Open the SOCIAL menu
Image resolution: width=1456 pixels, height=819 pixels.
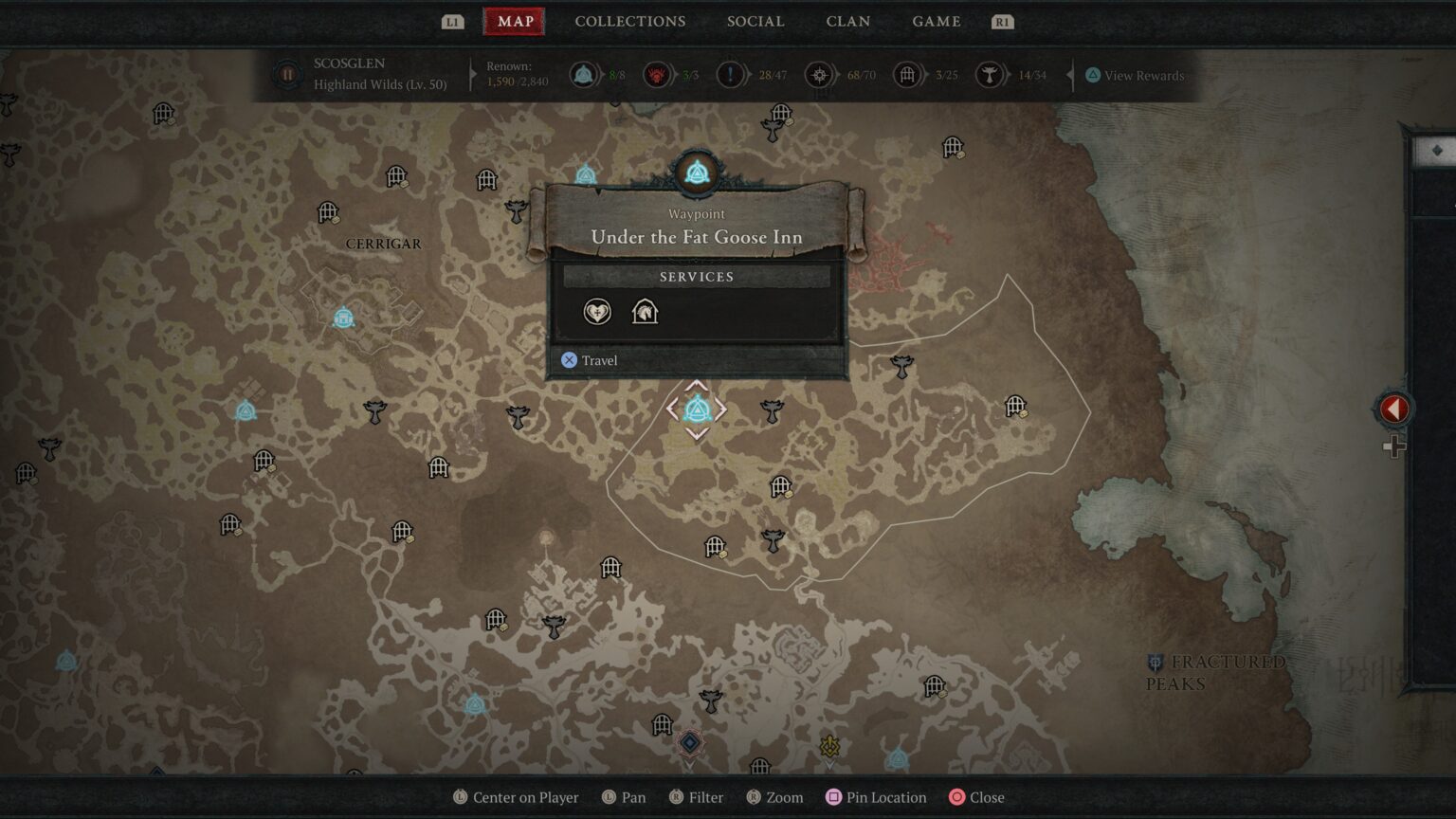(755, 21)
